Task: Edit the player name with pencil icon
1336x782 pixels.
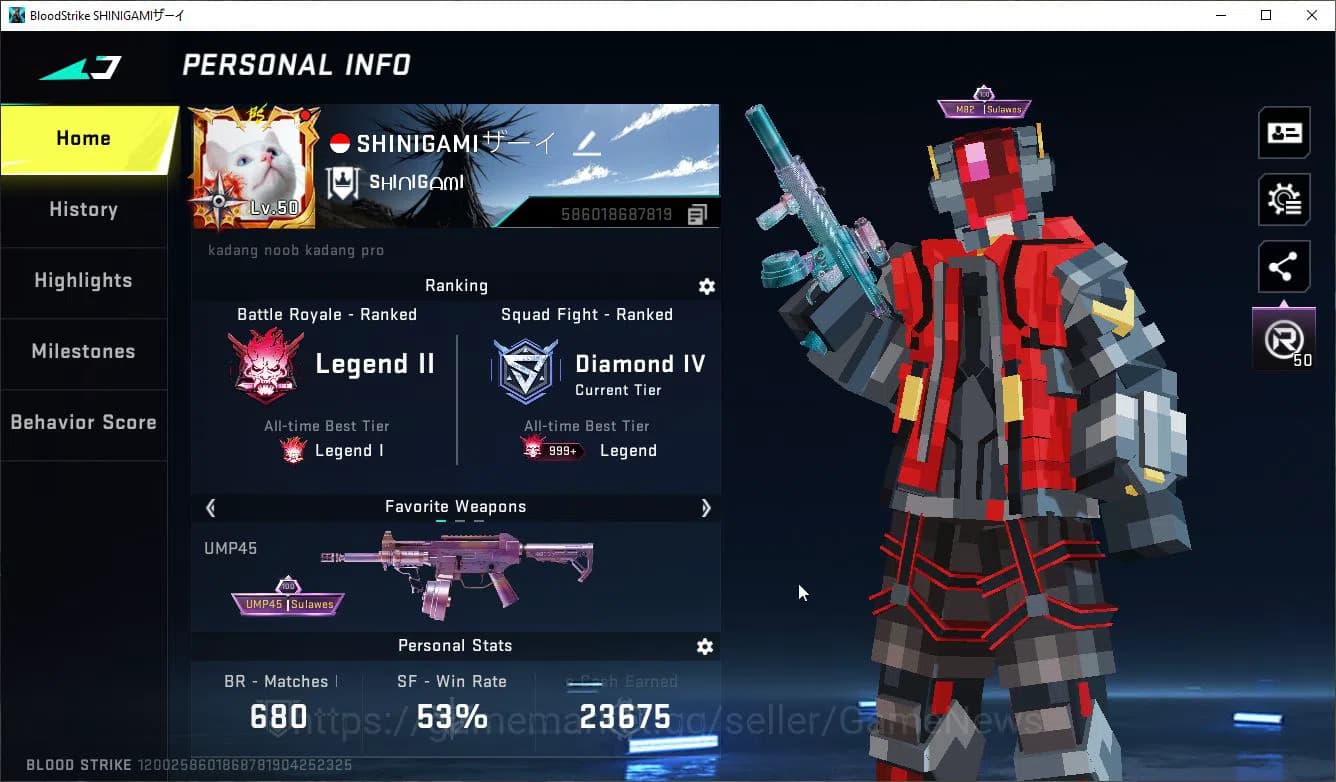Action: tap(586, 145)
